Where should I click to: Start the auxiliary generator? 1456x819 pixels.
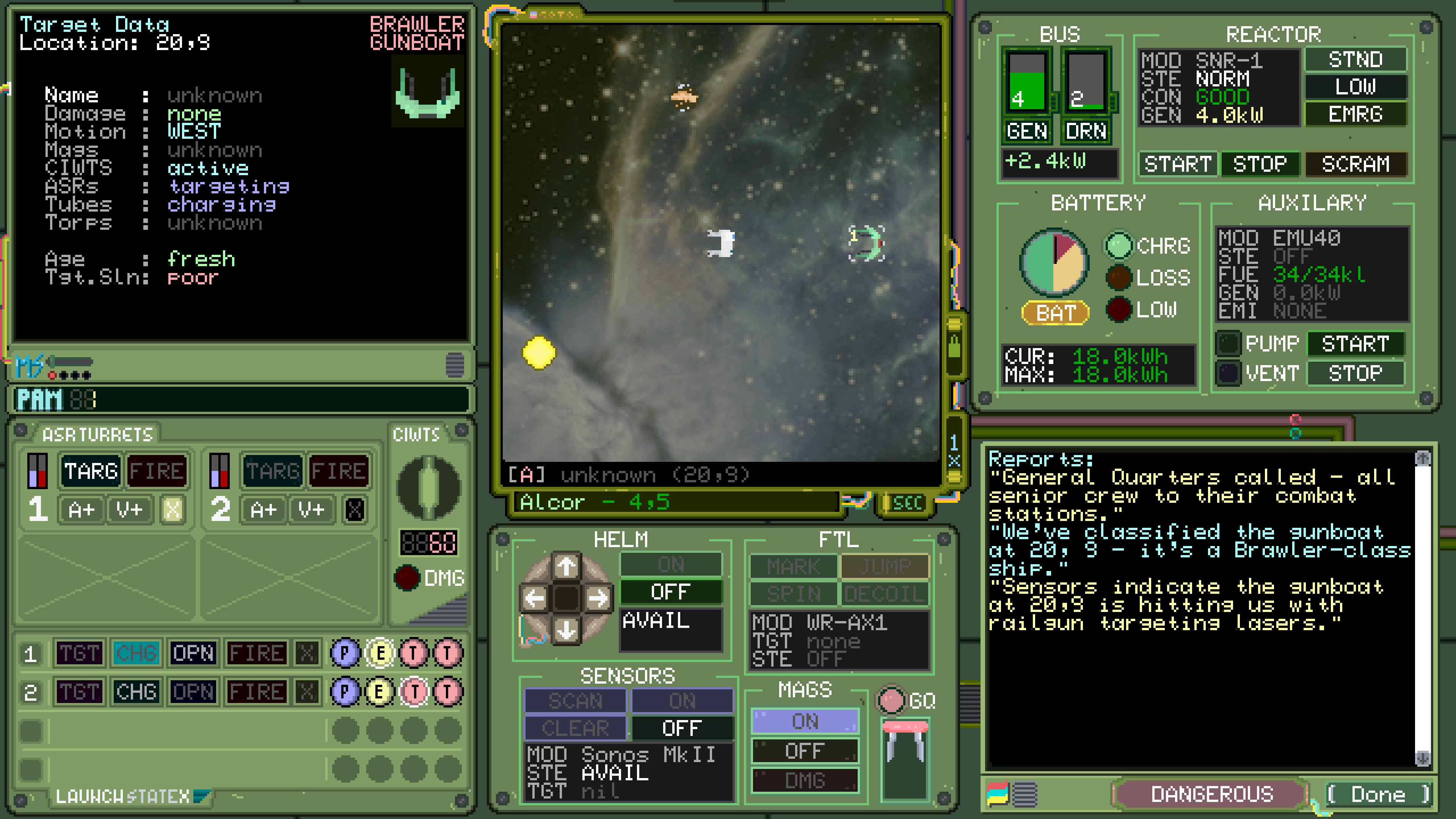tap(1355, 344)
